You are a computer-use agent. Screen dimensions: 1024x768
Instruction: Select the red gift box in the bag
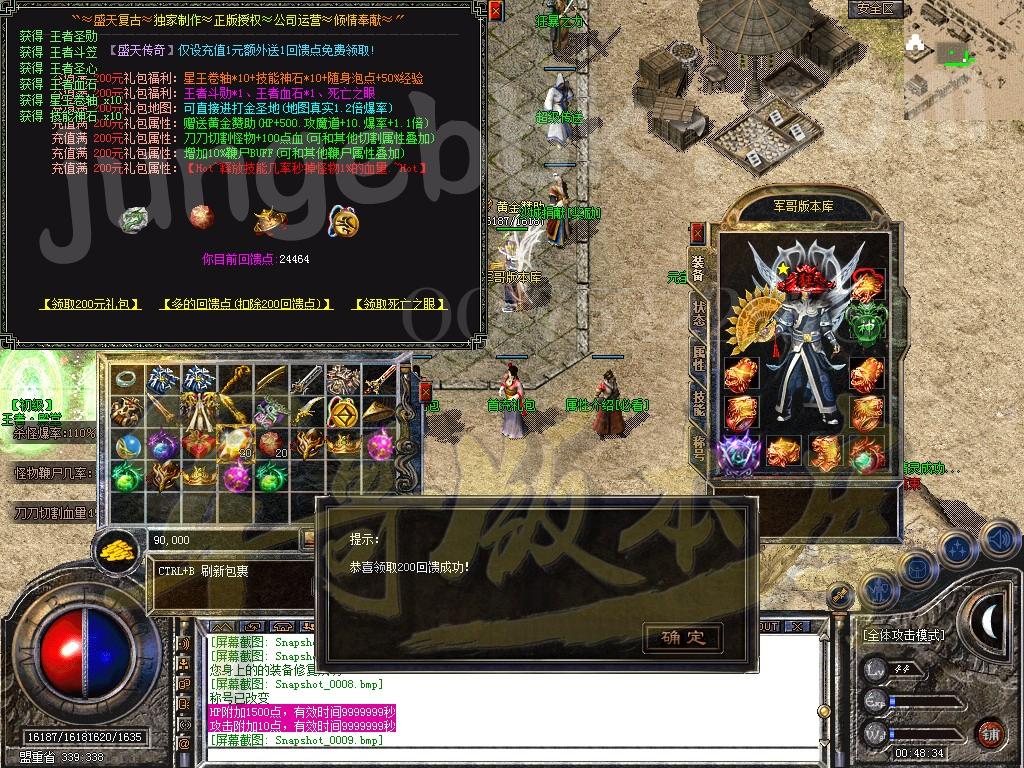coord(199,445)
